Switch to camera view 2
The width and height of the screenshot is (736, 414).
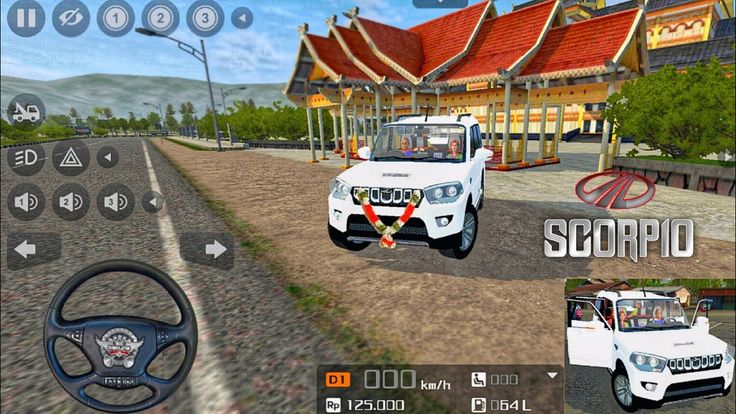160,18
